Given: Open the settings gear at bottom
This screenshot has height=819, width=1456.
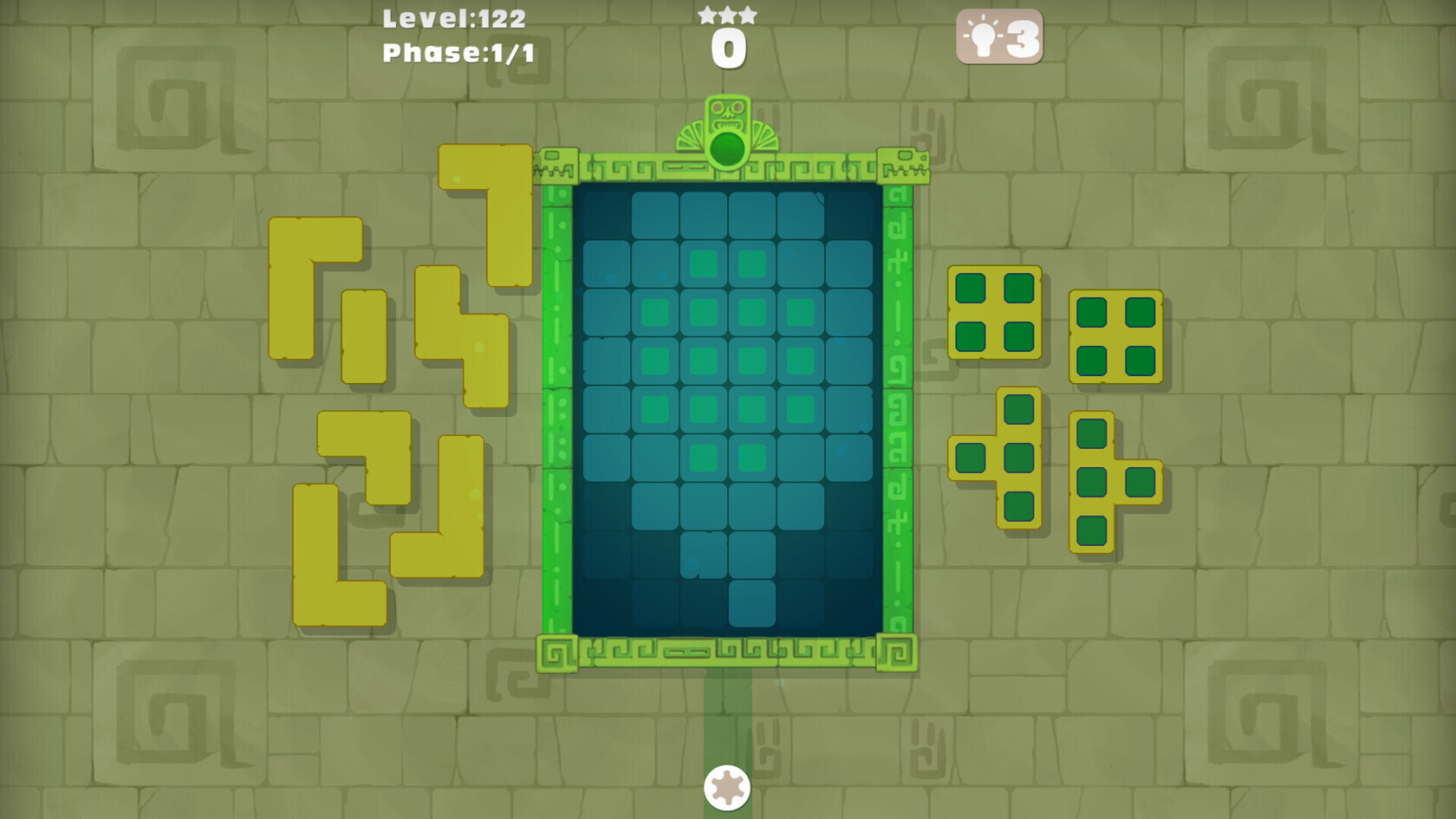Looking at the screenshot, I should 728,787.
